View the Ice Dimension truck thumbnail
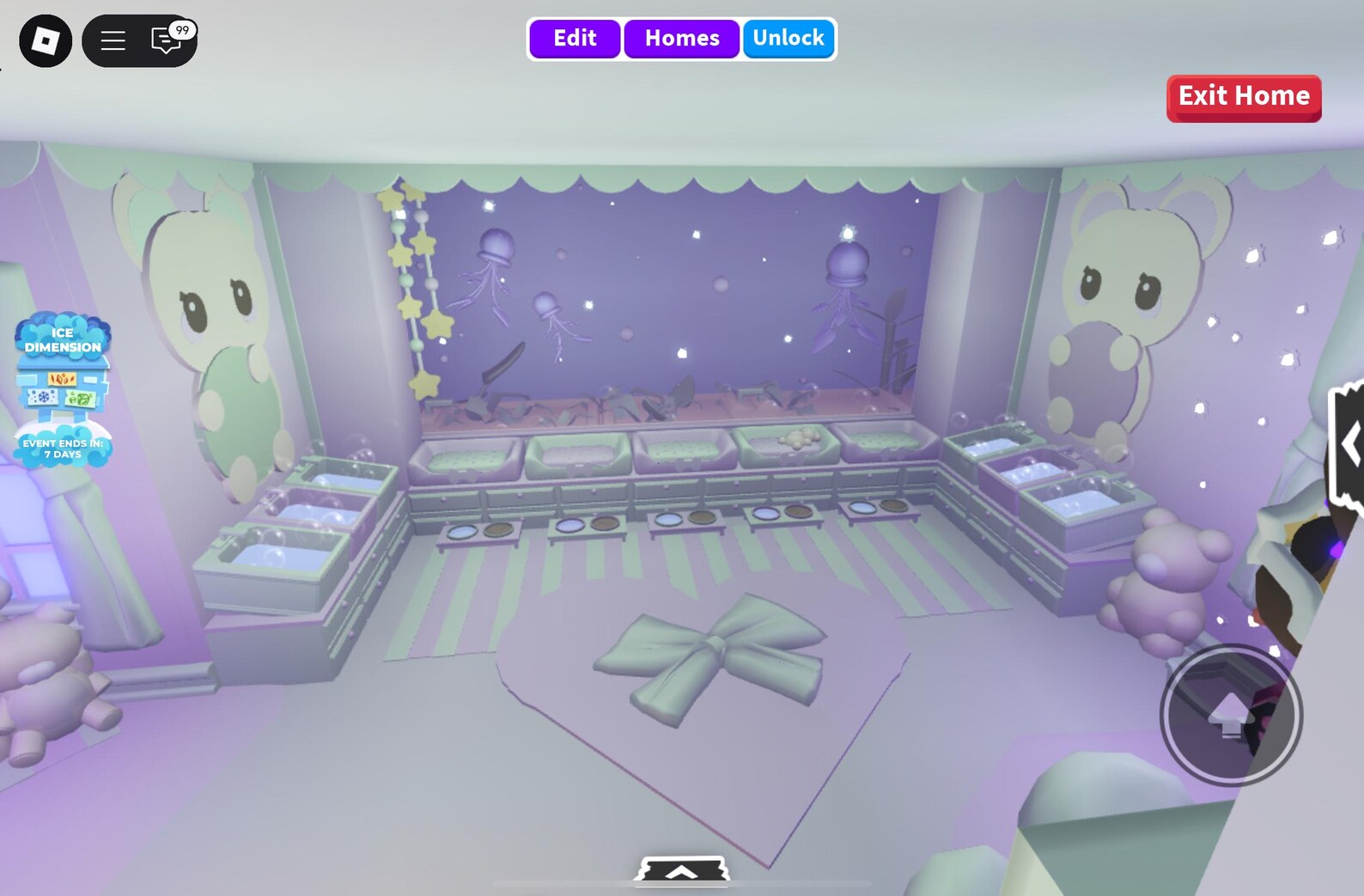Screen dimensions: 1364x896 click(61, 388)
